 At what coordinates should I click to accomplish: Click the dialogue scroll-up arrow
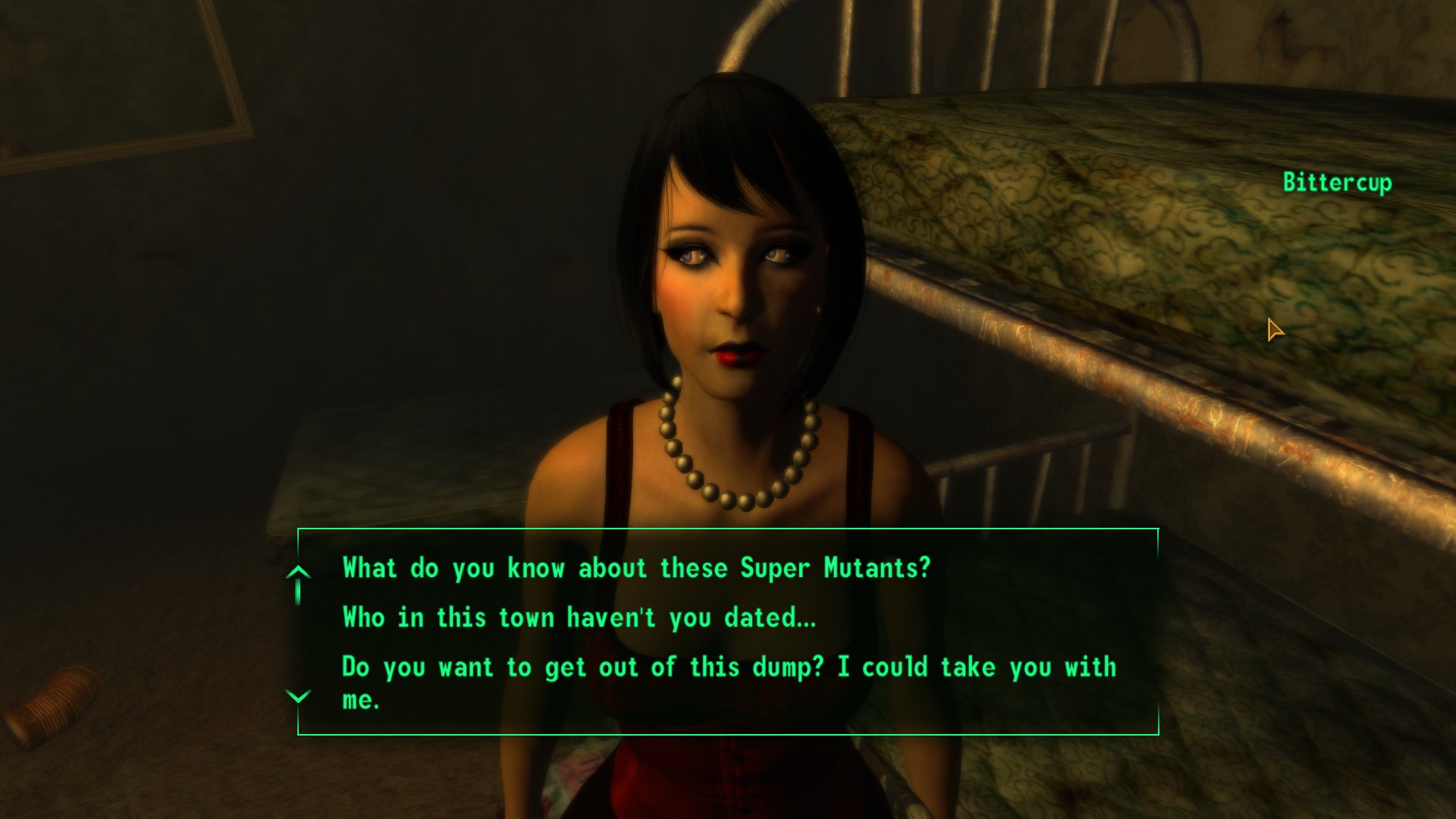(298, 573)
